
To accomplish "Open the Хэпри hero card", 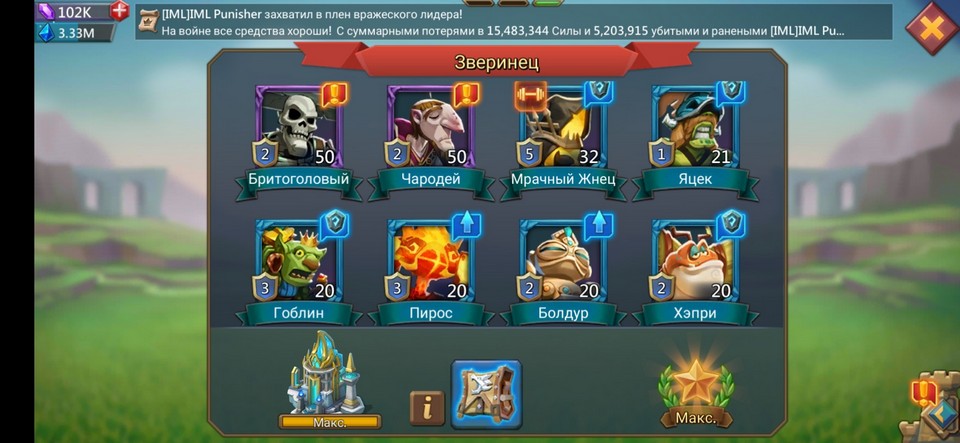I will (x=695, y=262).
